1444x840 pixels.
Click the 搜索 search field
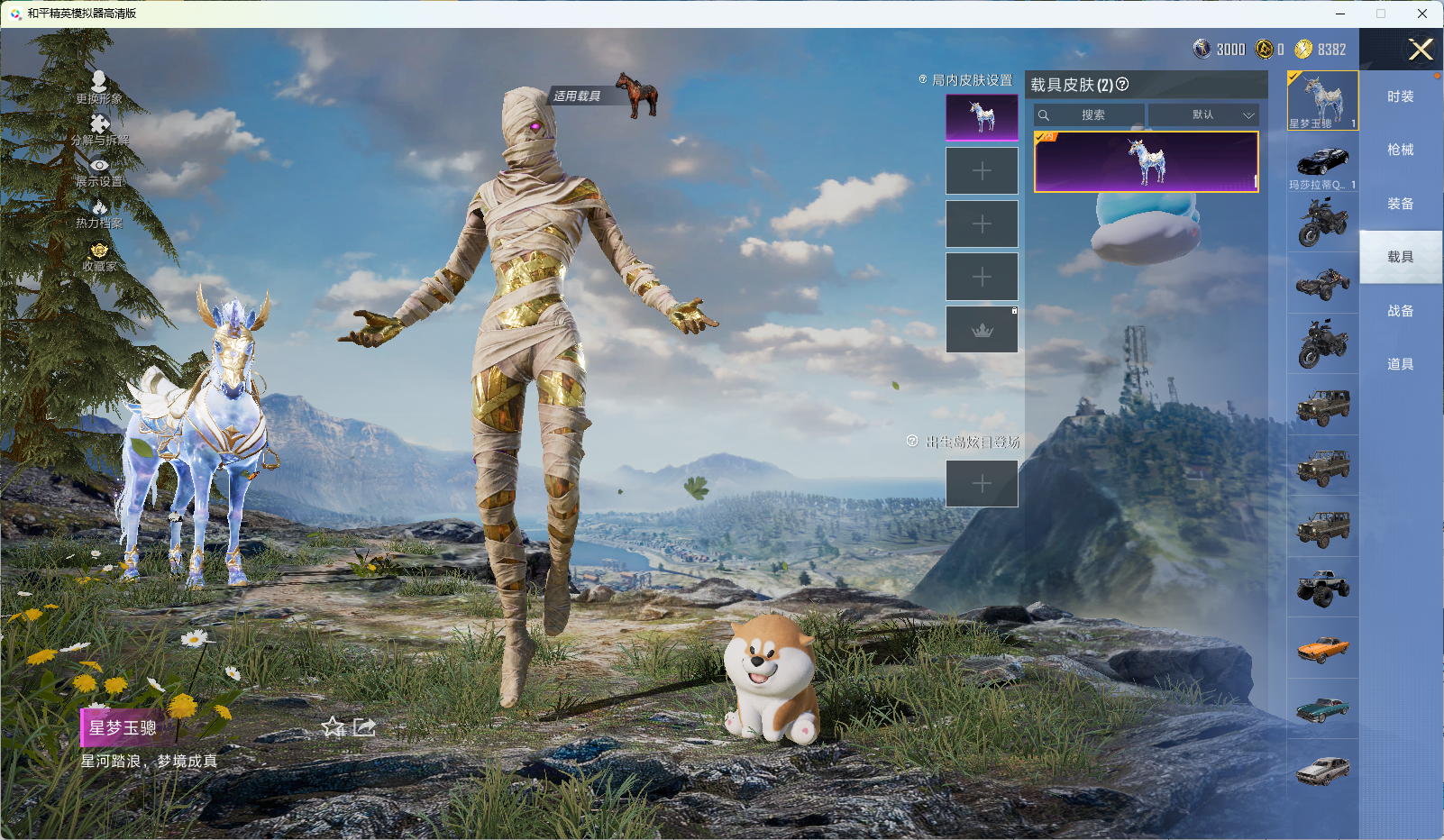coord(1092,115)
